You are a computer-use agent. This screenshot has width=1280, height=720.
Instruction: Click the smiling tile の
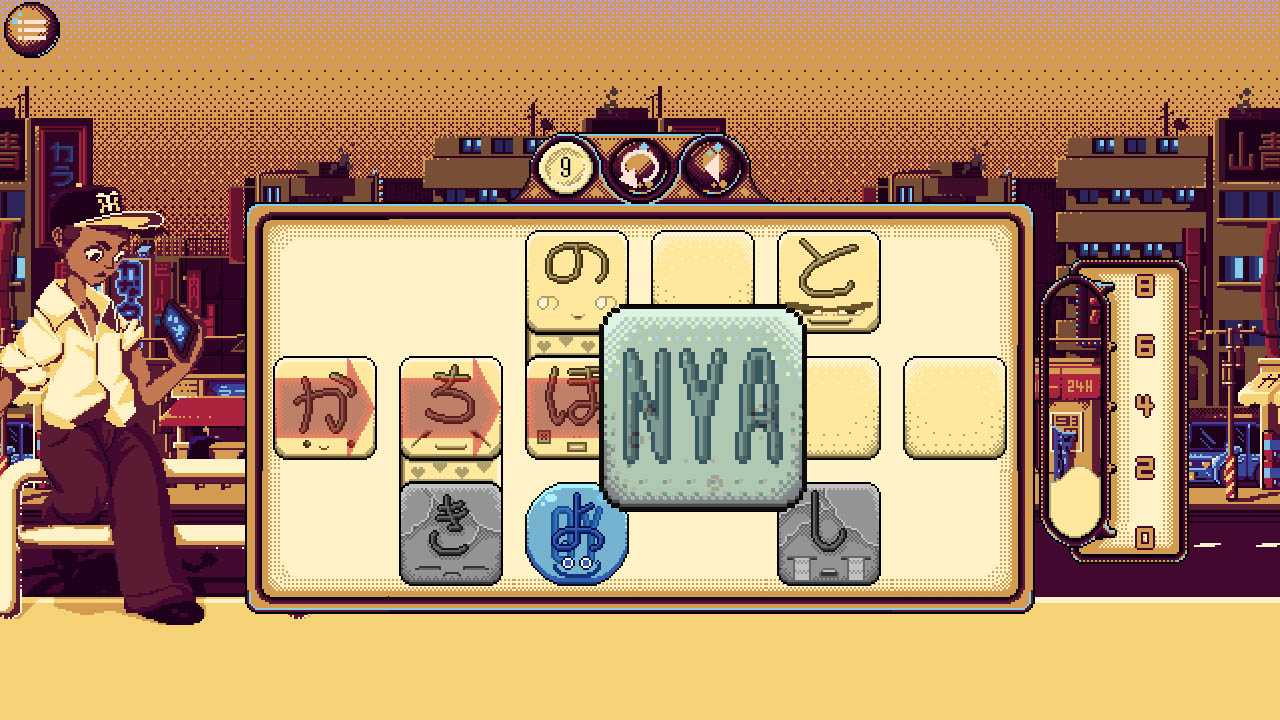(576, 278)
